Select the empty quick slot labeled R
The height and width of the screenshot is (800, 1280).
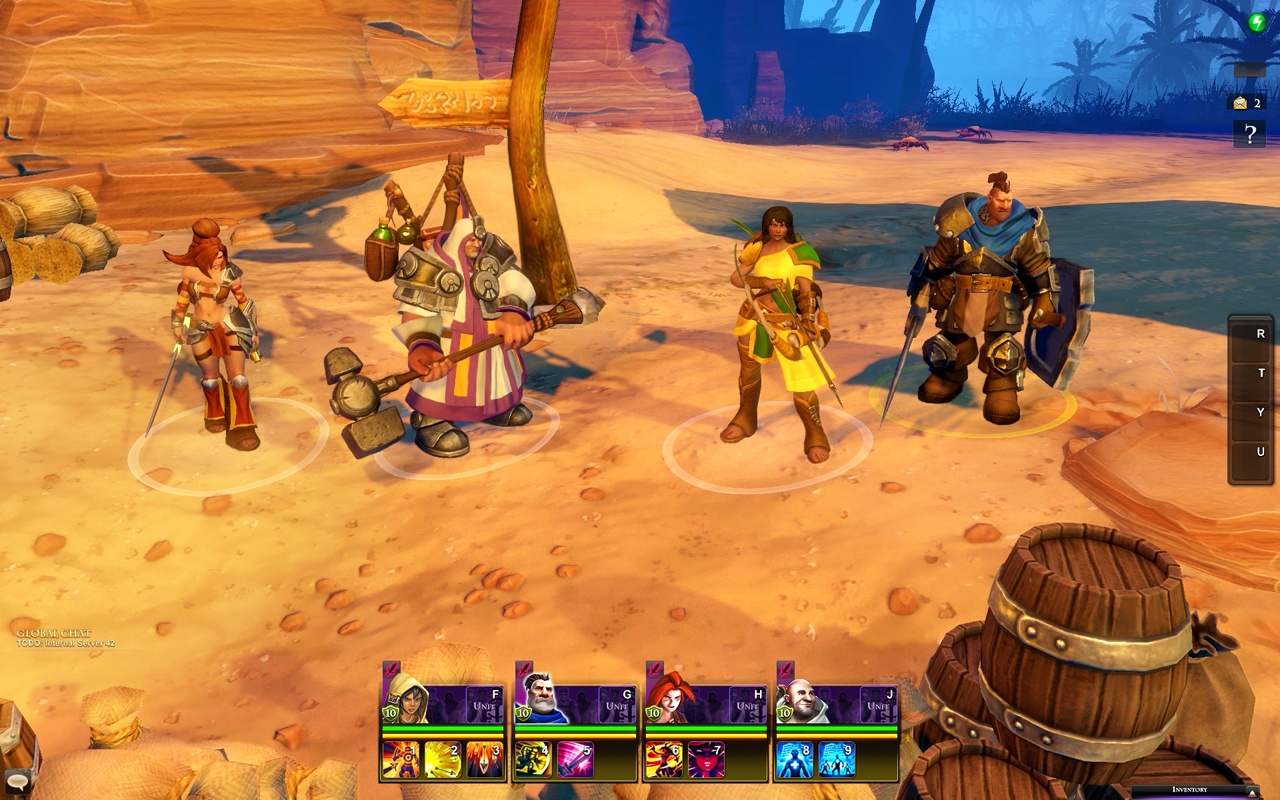1251,335
